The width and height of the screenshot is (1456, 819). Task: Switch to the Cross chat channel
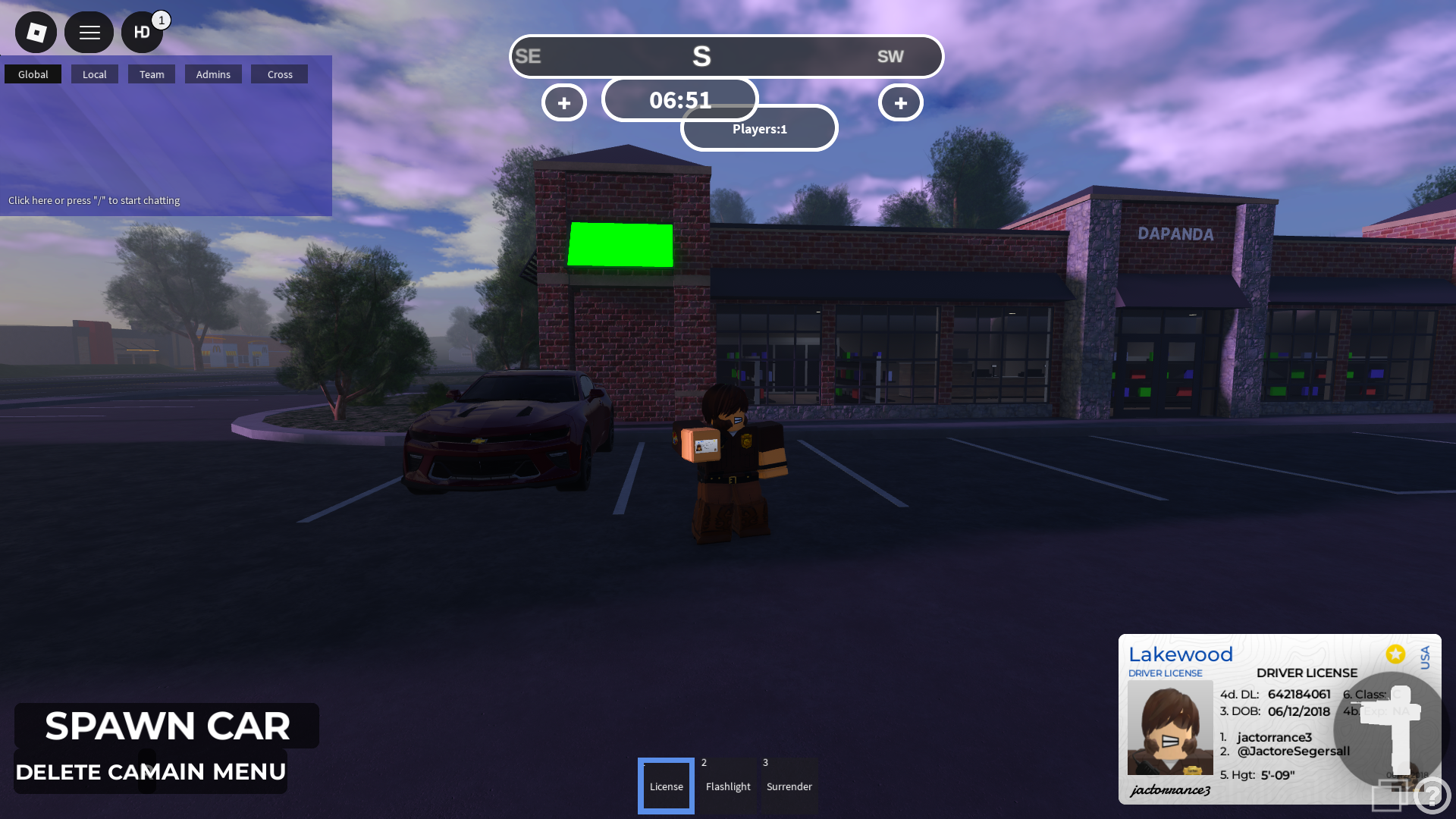279,74
